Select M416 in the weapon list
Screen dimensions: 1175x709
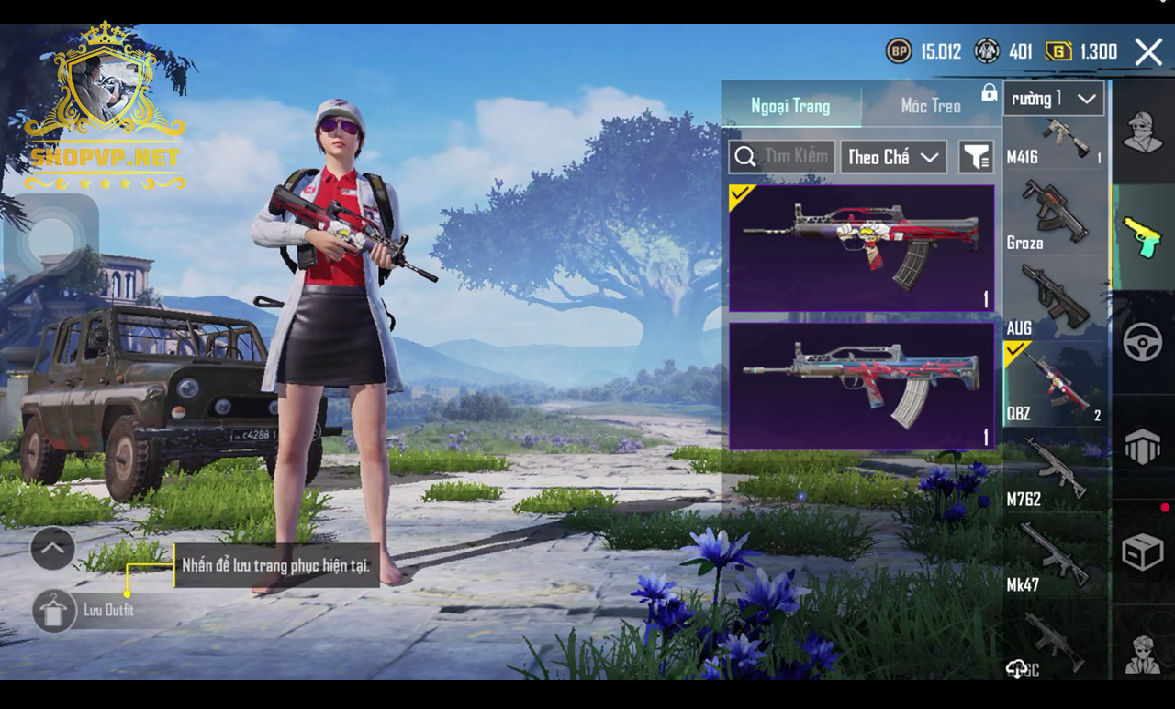coord(1055,142)
